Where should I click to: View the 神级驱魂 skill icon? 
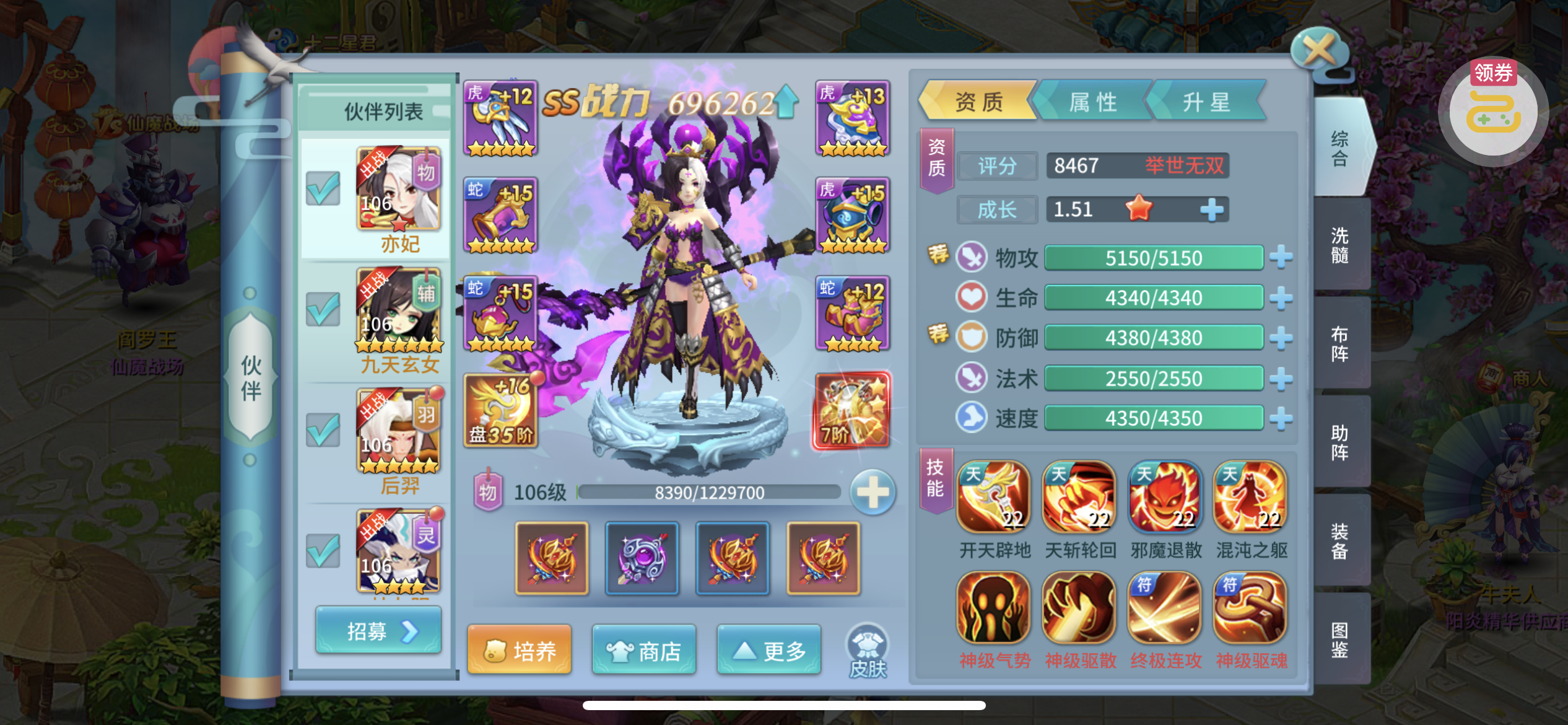tap(1250, 609)
